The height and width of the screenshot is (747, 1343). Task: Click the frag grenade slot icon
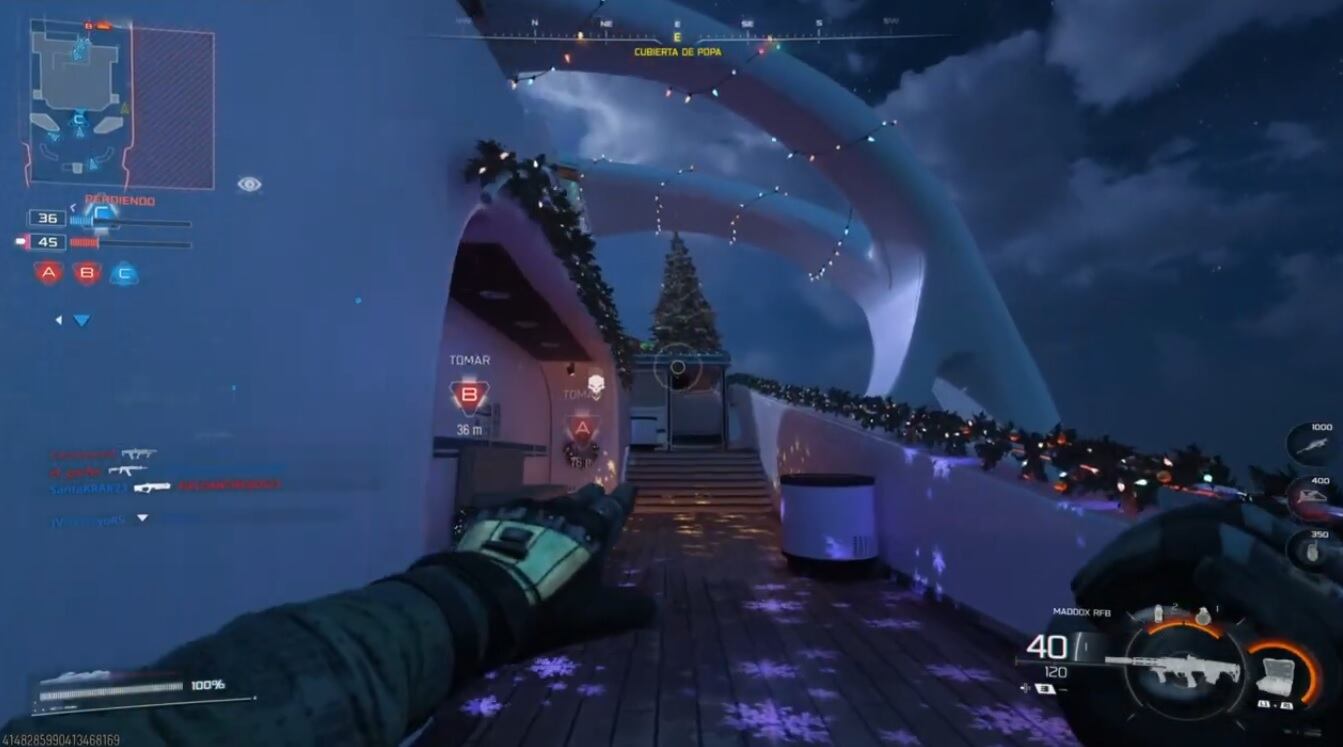(x=1204, y=614)
